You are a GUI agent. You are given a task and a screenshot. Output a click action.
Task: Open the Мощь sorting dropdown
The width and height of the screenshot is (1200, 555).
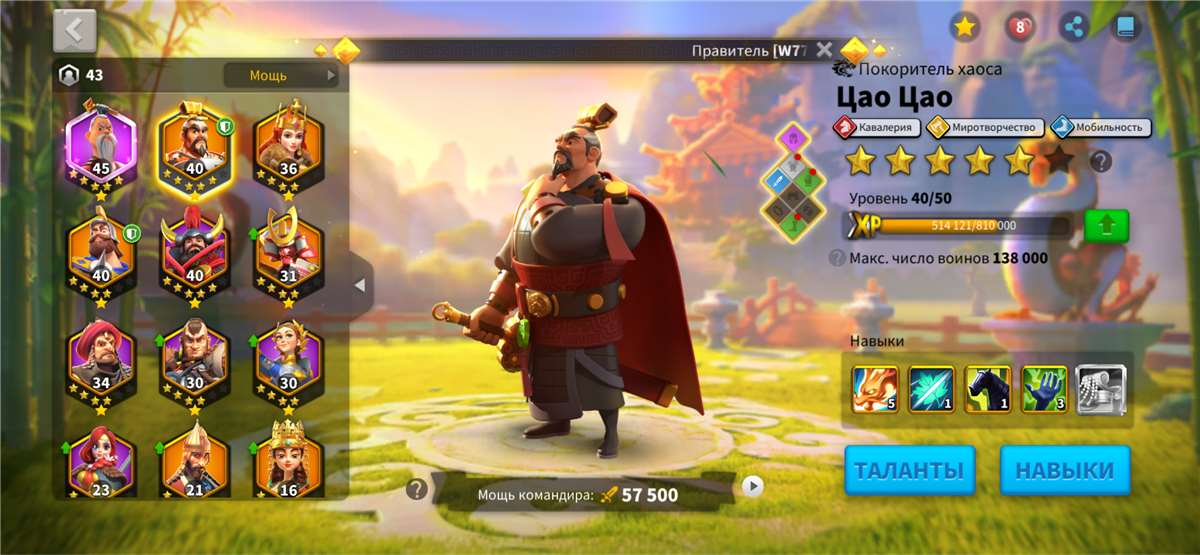(x=281, y=75)
